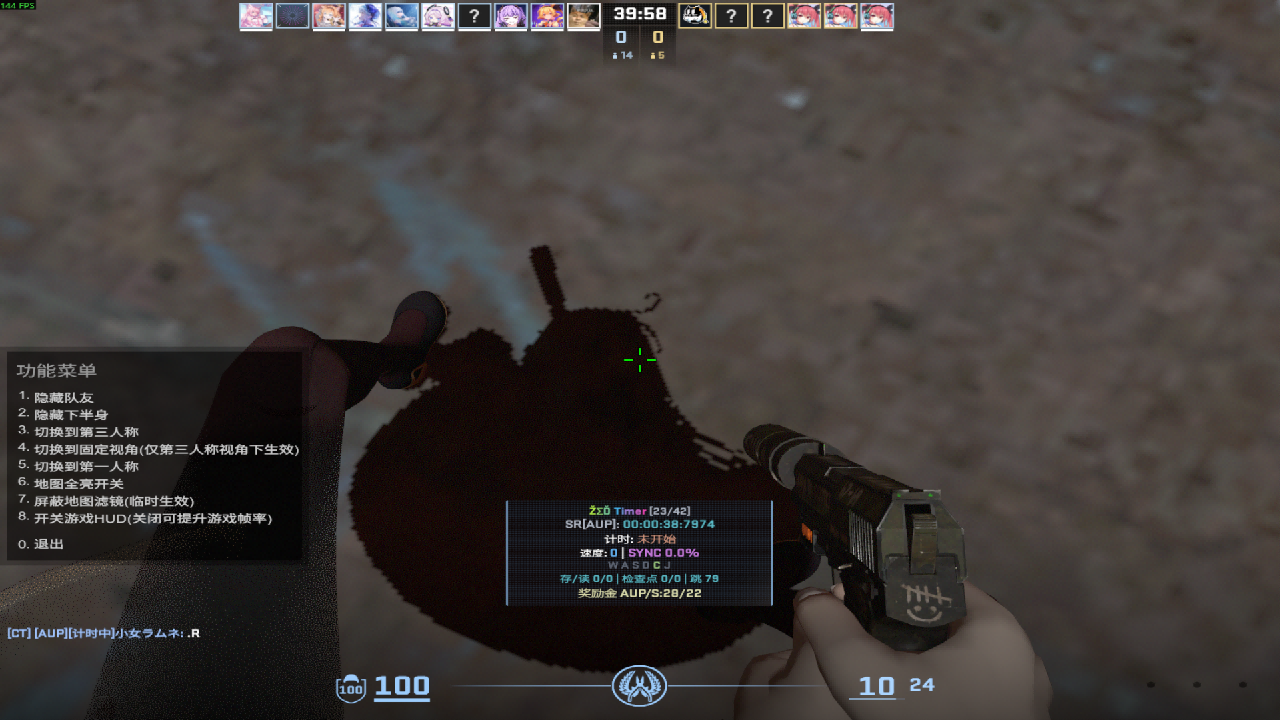This screenshot has width=1280, height=720.
Task: Select the leftmost pink-haired player avatar
Action: tap(256, 16)
